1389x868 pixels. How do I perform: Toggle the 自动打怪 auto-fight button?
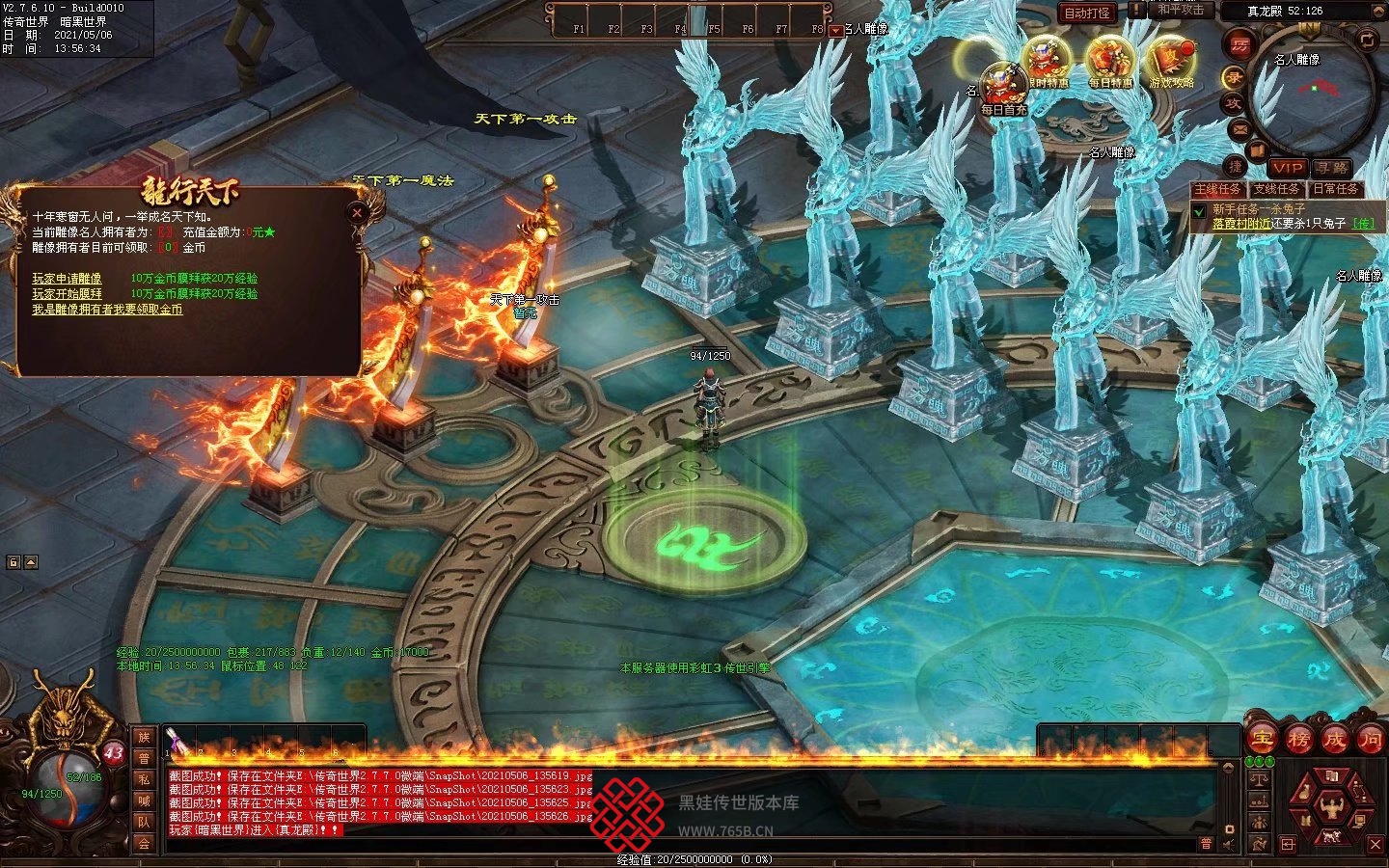pyautogui.click(x=1087, y=13)
